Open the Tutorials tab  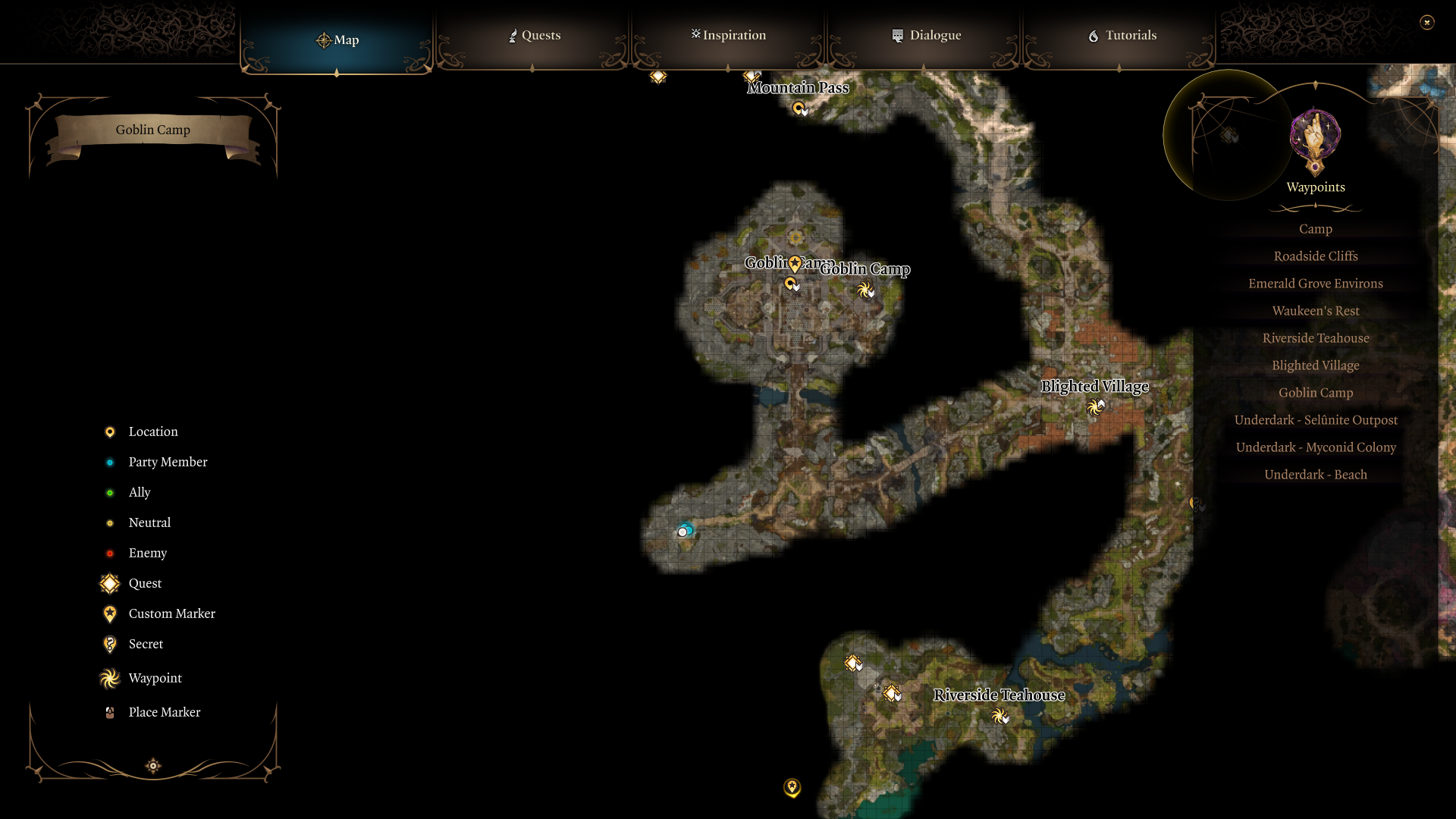click(x=1121, y=35)
